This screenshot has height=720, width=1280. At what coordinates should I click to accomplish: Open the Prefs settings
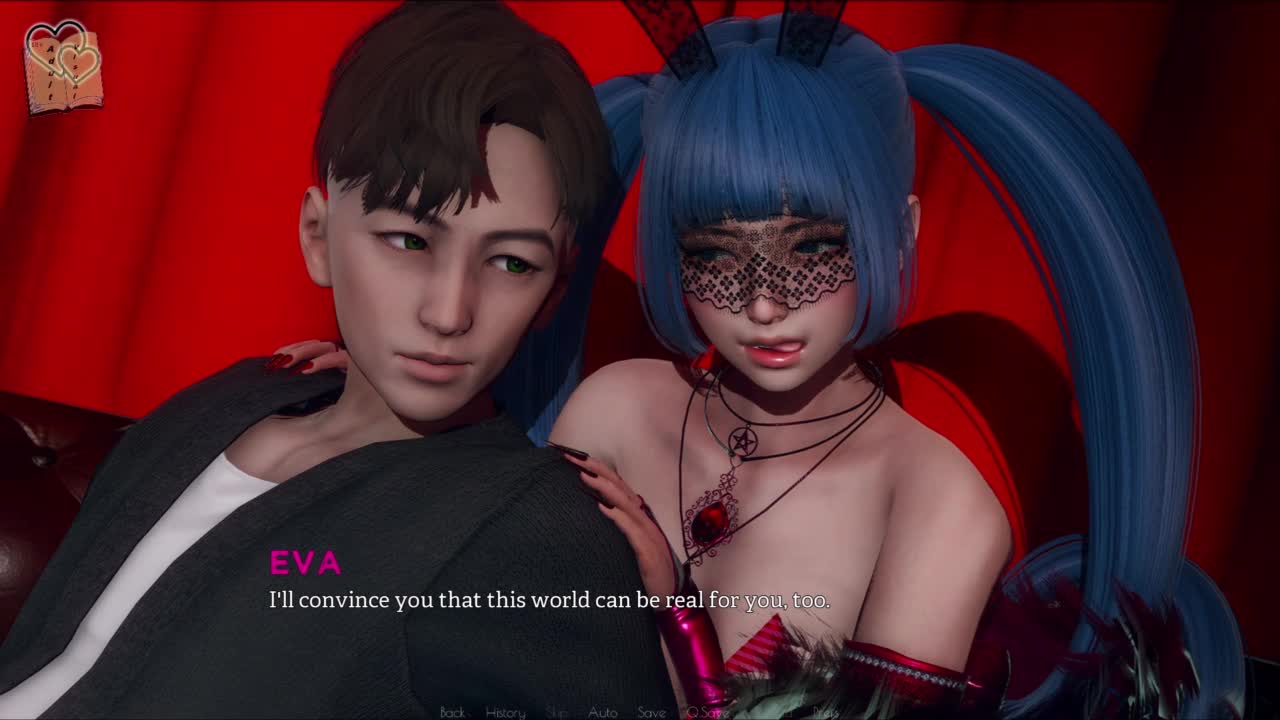click(x=825, y=712)
